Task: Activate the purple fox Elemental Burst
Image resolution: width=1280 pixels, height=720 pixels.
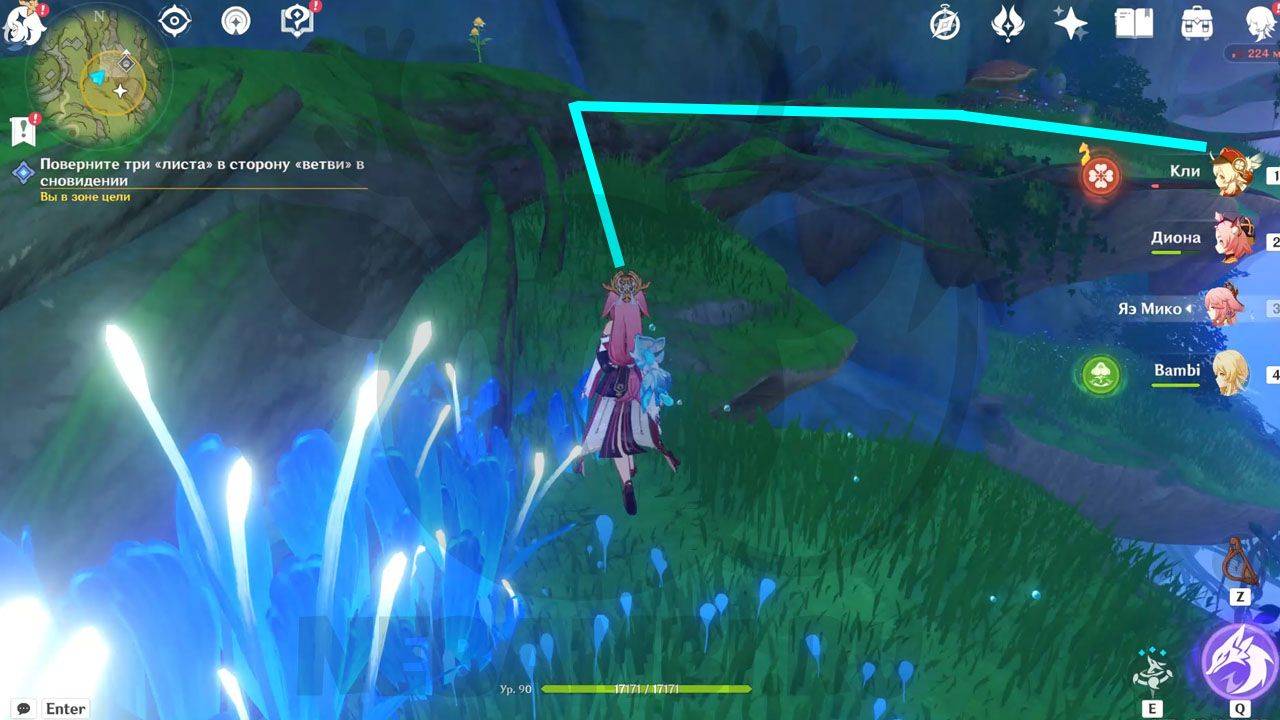Action: pos(1239,661)
